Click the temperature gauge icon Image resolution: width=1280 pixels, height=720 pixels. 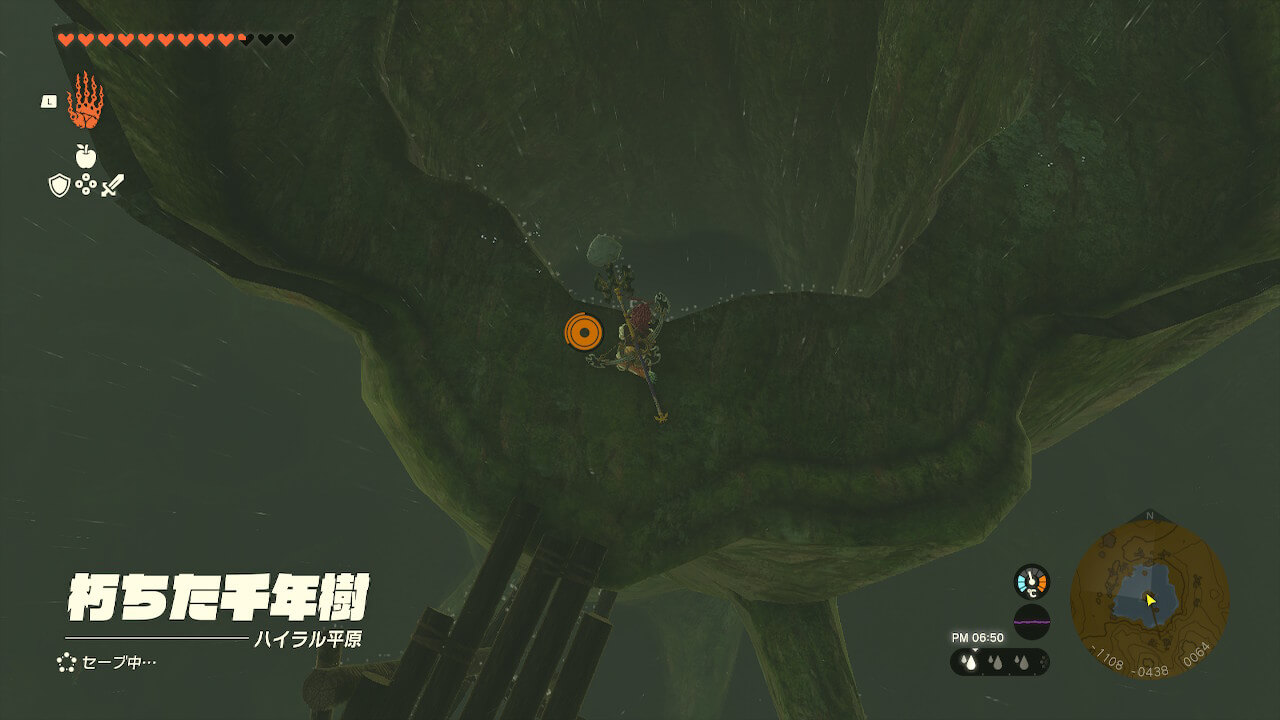[1031, 581]
